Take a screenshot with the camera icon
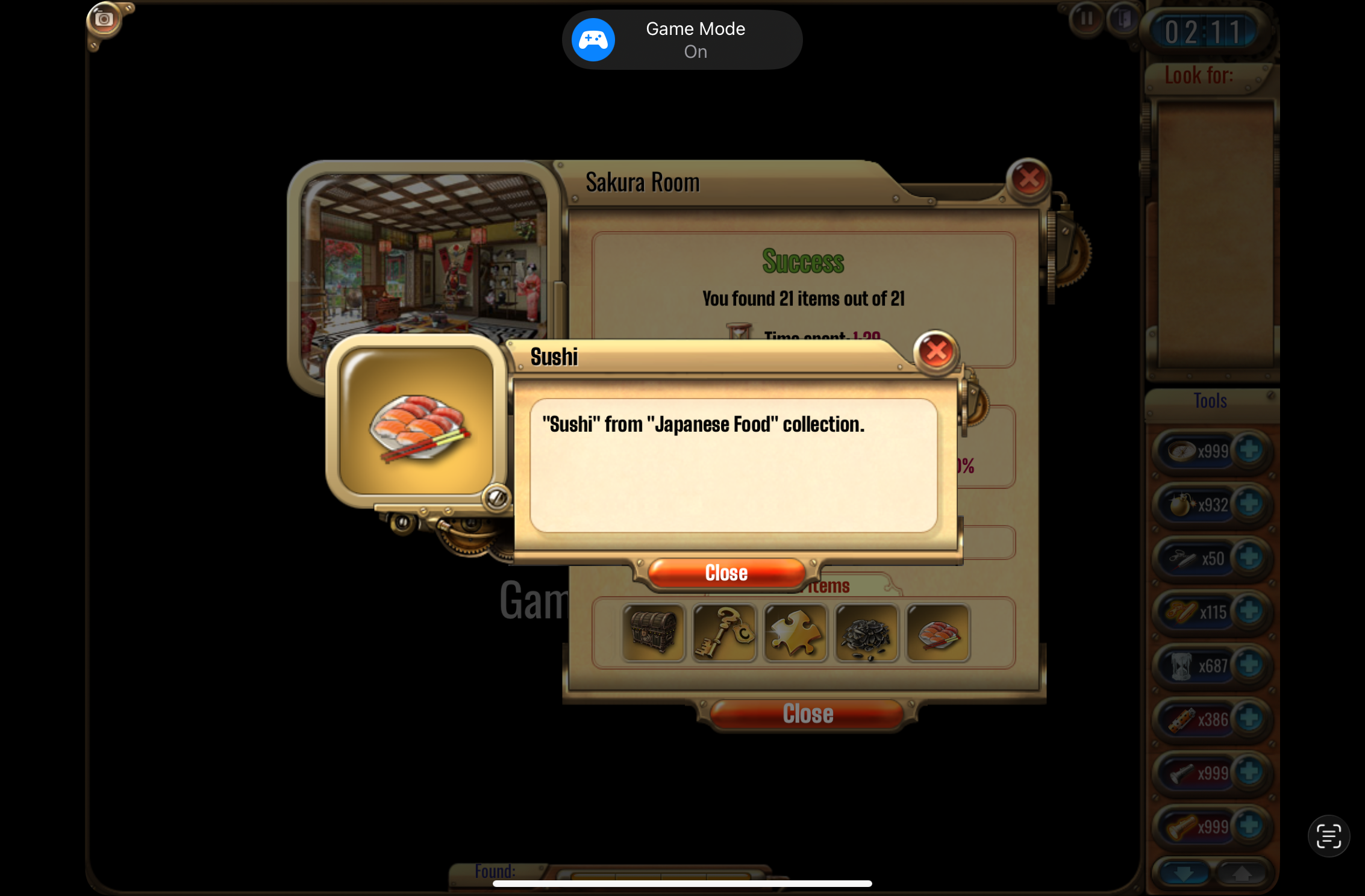 (x=104, y=19)
